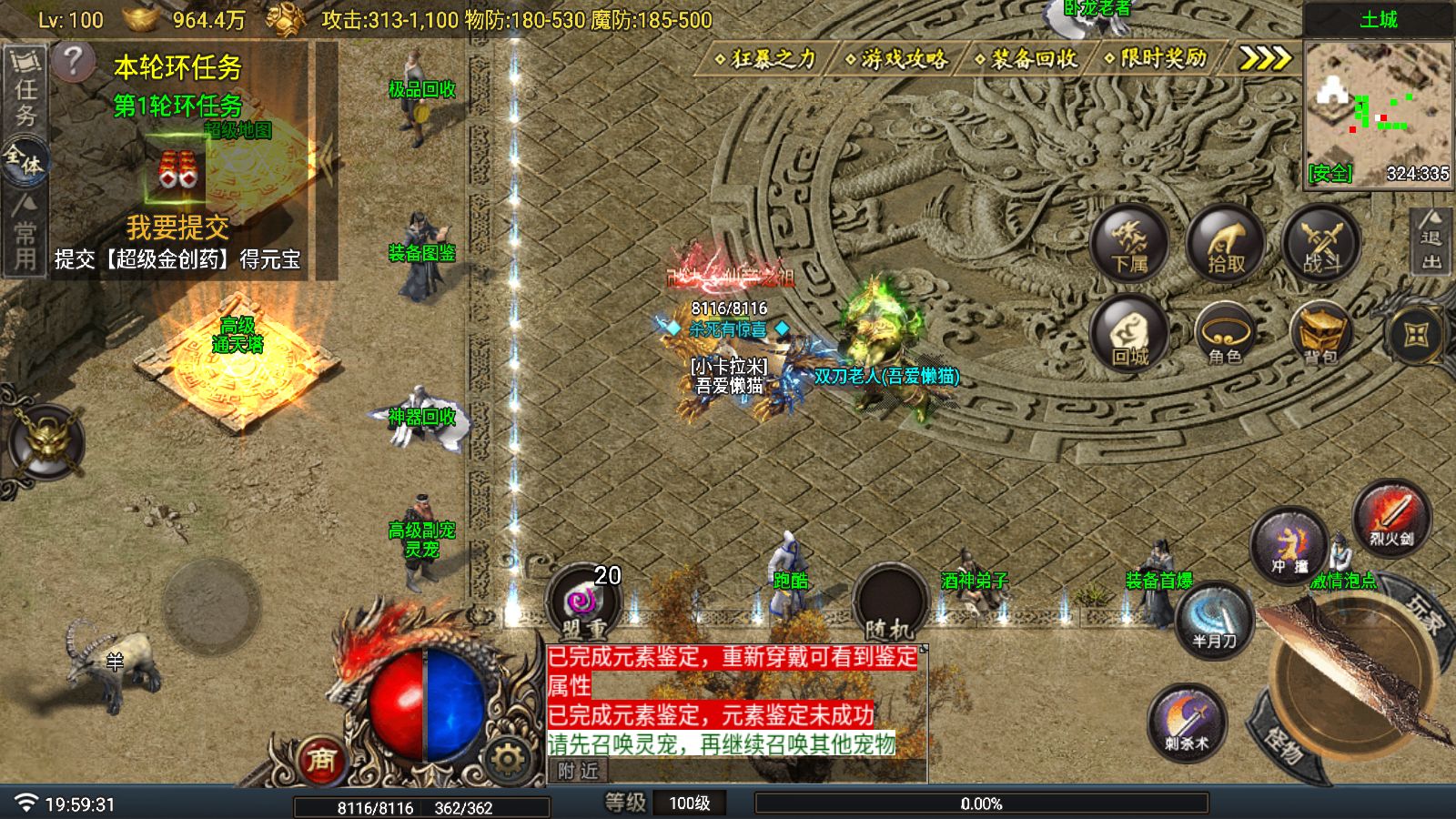The image size is (1456, 819).
Task: Tap the 下属 round button
Action: click(1129, 243)
